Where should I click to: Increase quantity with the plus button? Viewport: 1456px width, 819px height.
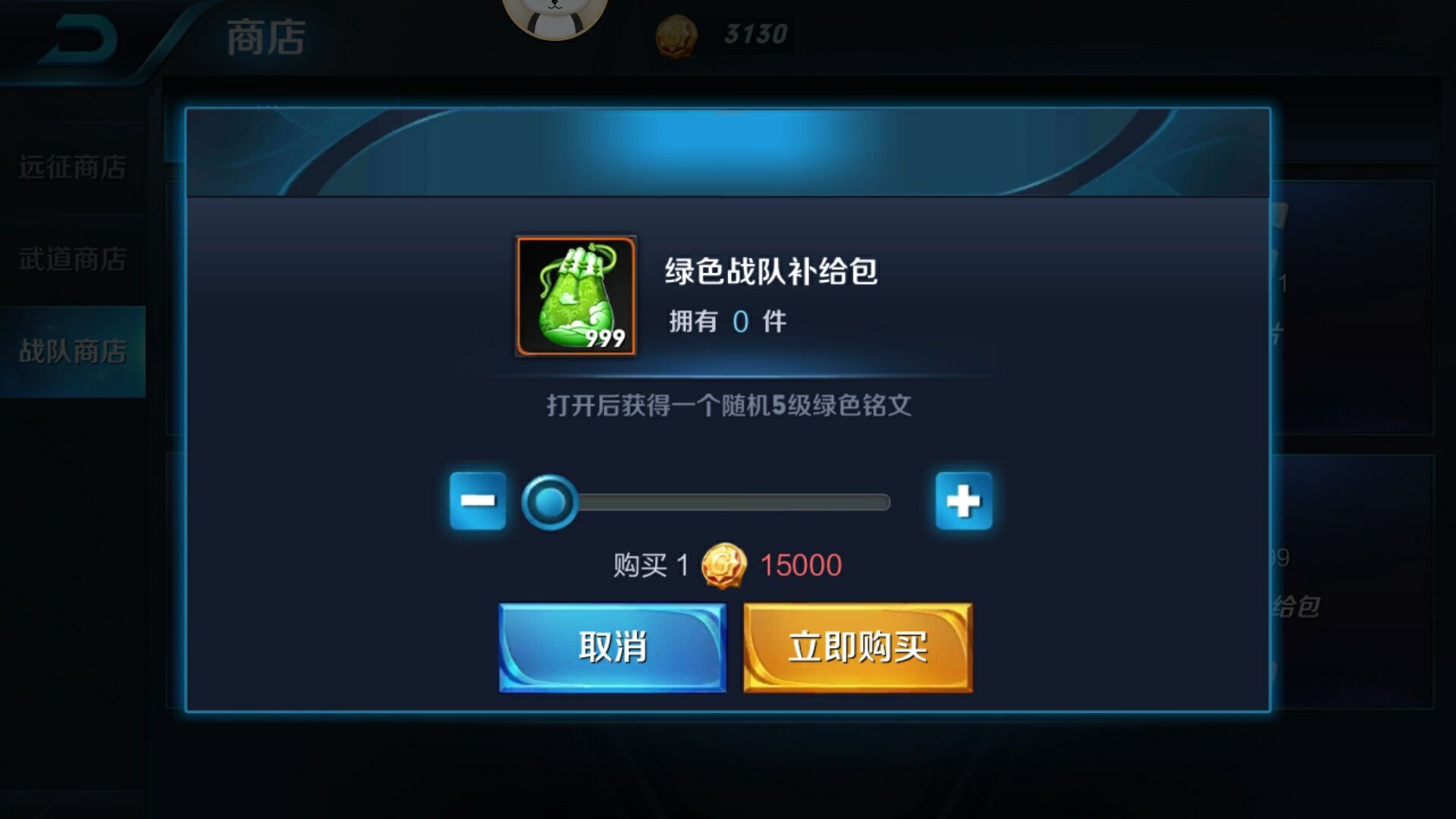click(965, 500)
